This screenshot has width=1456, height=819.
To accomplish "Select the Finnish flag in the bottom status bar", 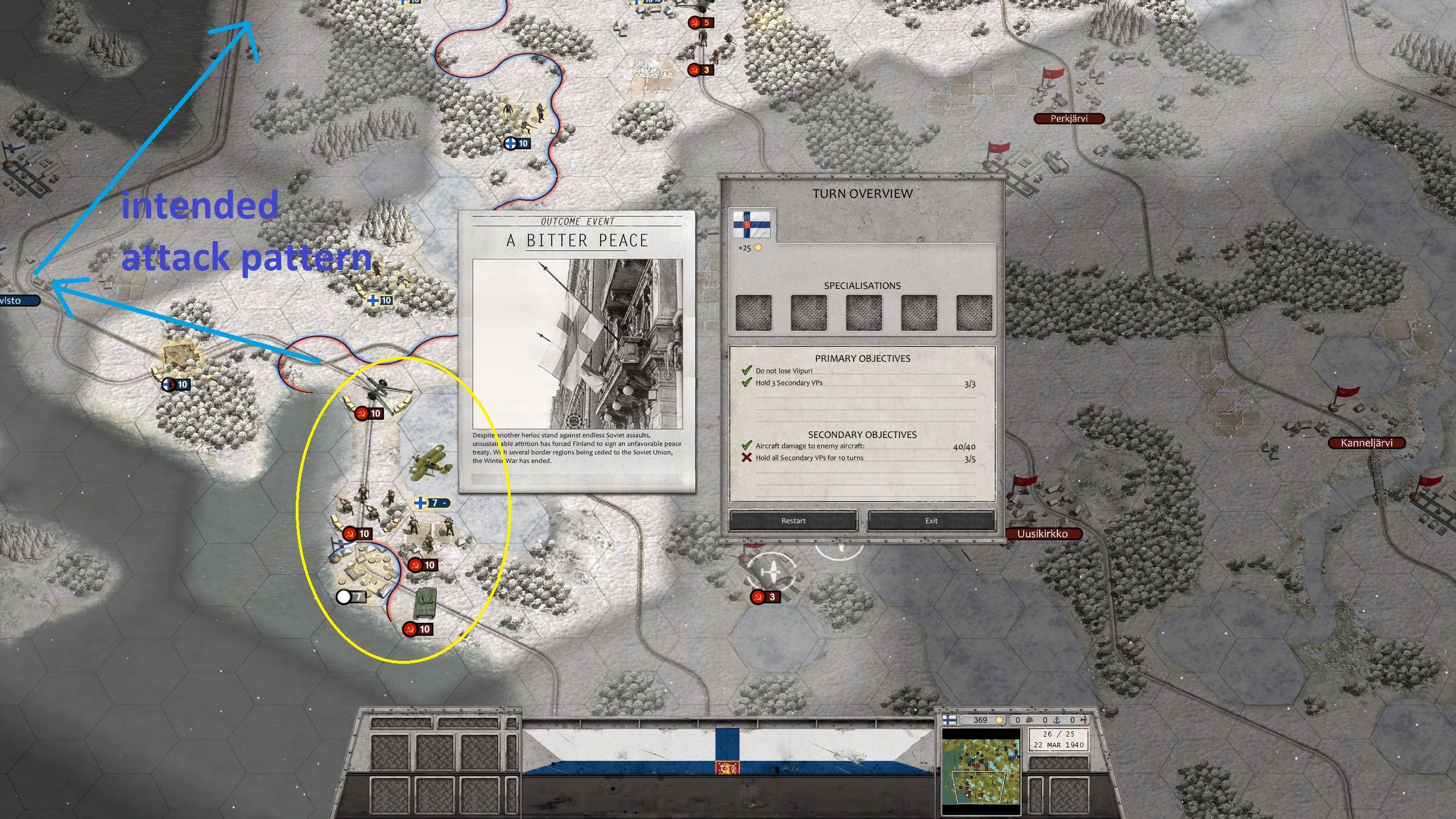I will click(x=949, y=721).
